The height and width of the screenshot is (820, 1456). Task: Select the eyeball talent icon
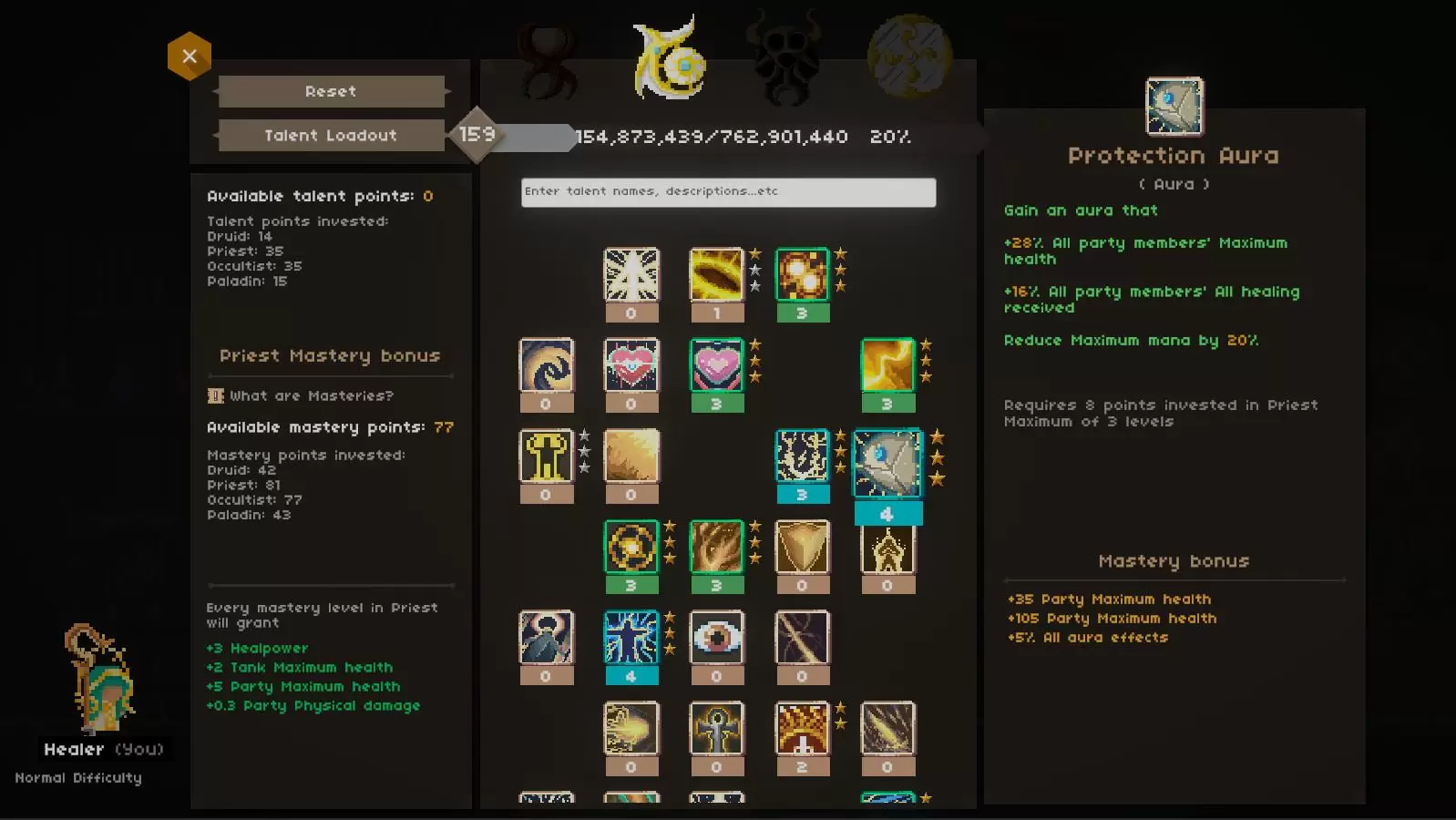[x=717, y=638]
